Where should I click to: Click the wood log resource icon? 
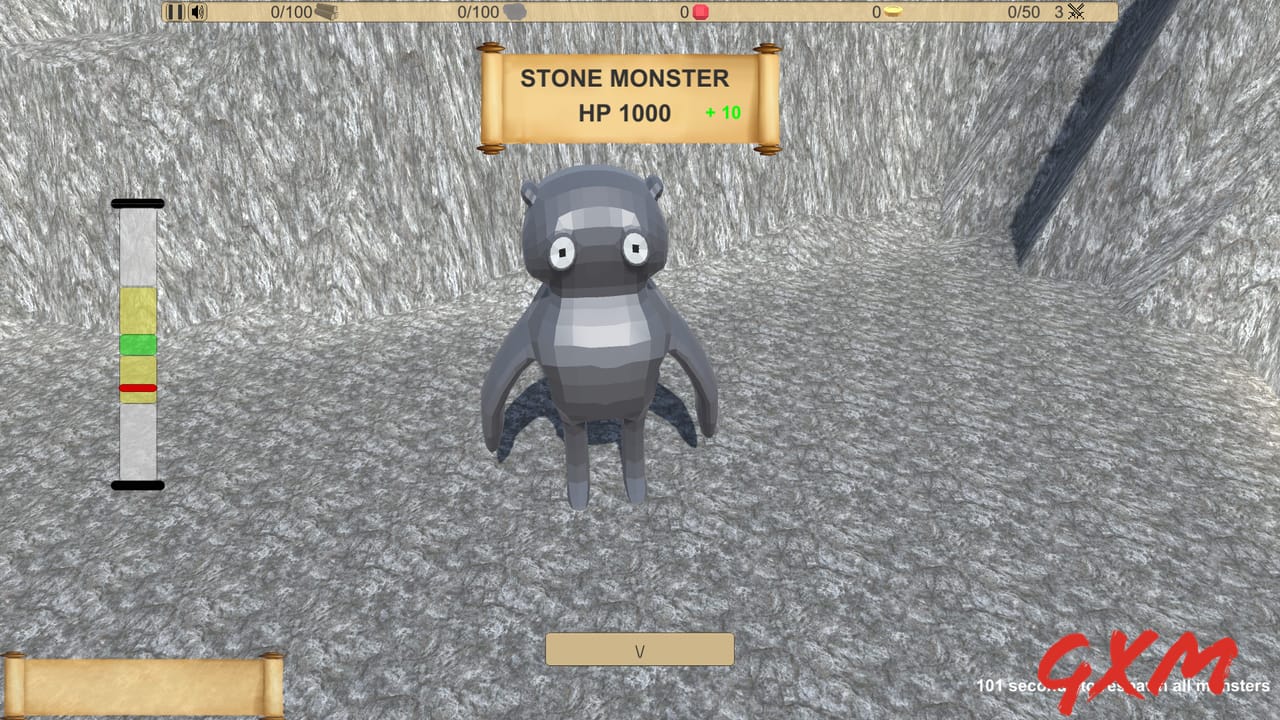point(326,12)
